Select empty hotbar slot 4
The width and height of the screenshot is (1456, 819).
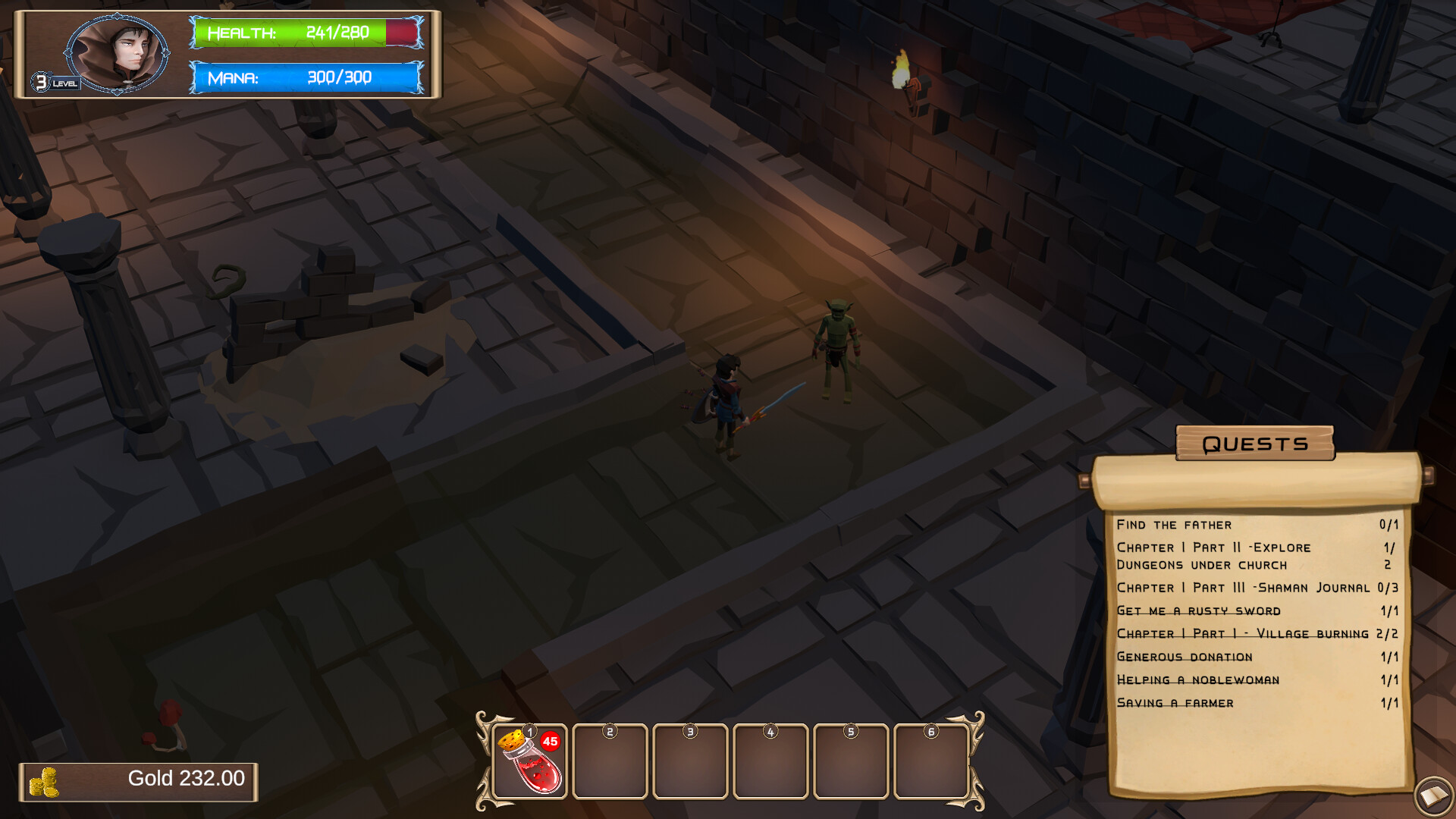pos(770,762)
